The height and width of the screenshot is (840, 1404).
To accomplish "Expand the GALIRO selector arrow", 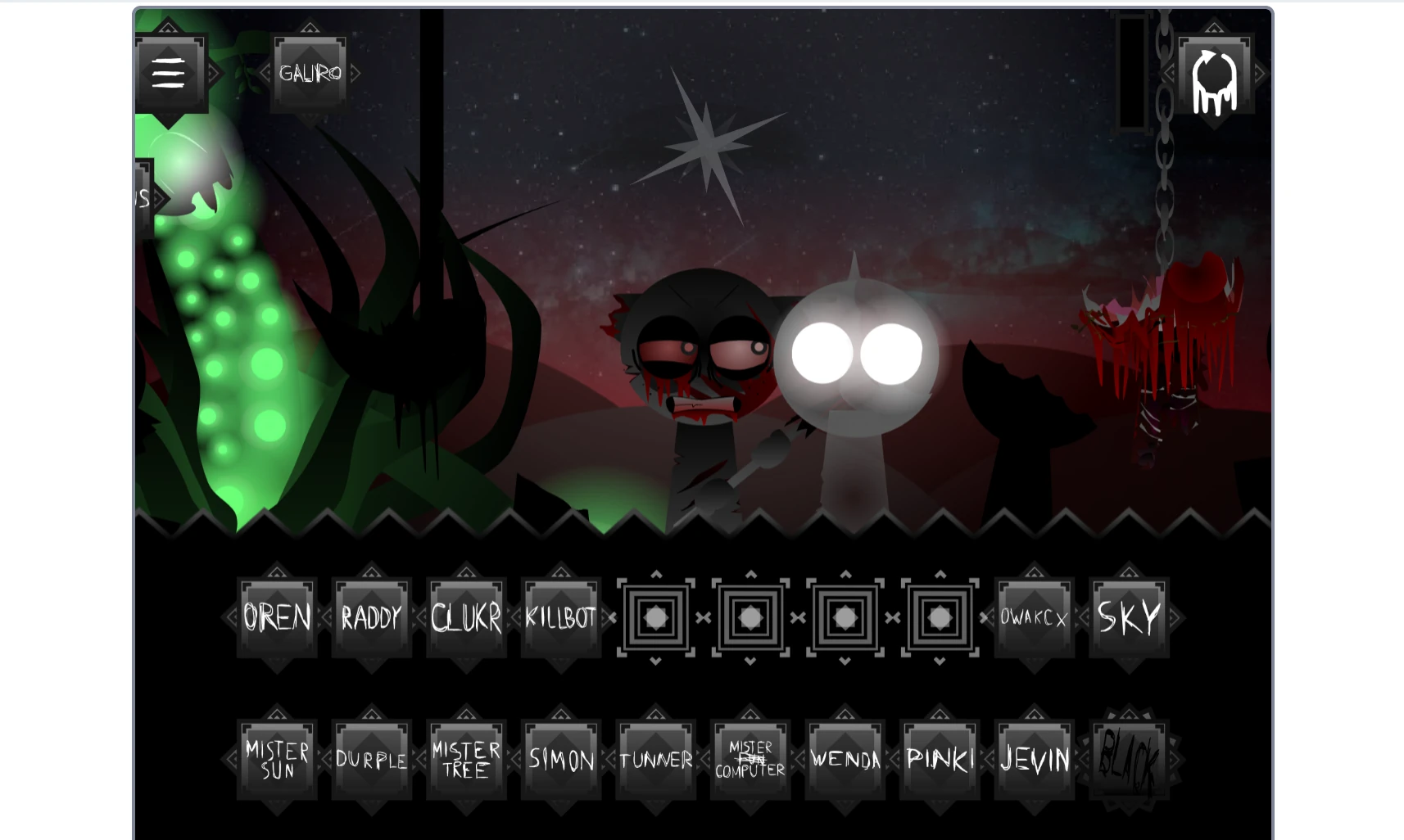I will pos(356,72).
